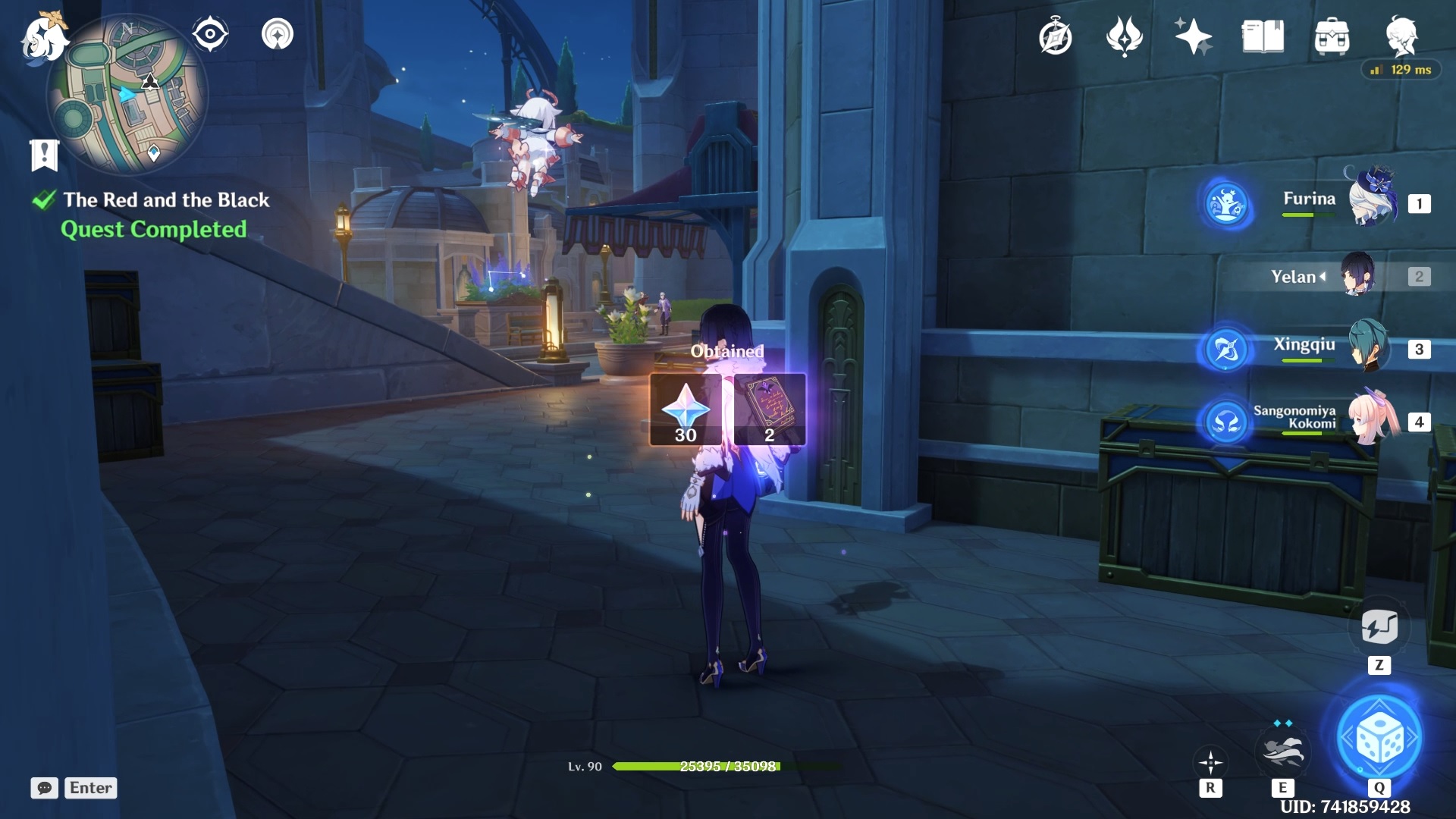1456x819 pixels.
Task: Open the quest journal exclamation icon
Action: tap(44, 155)
